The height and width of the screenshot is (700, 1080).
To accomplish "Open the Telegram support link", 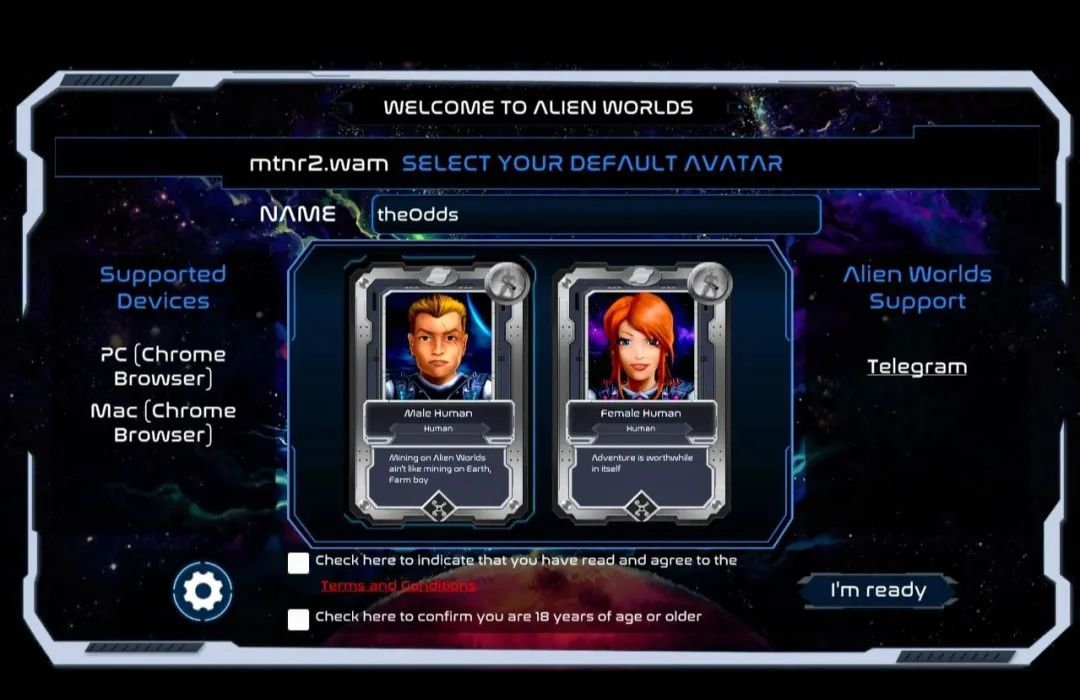I will click(917, 367).
